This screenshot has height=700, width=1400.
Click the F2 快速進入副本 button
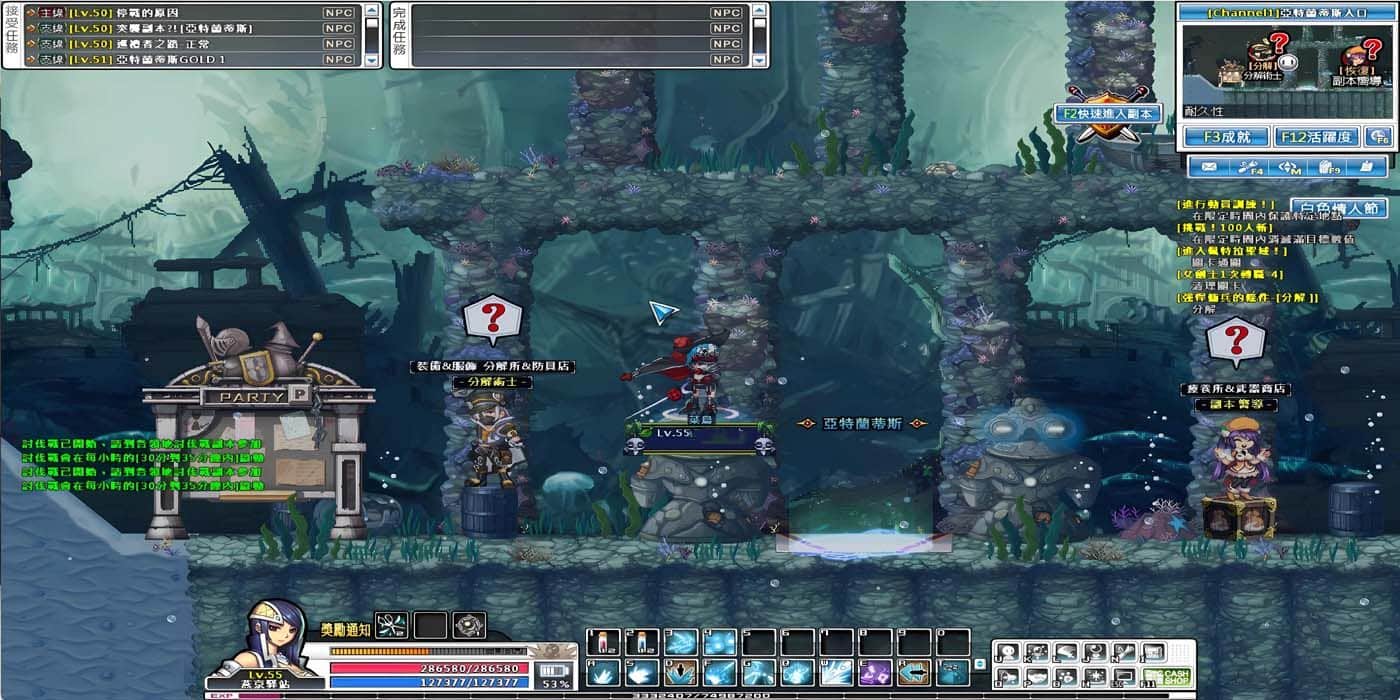pos(1108,114)
